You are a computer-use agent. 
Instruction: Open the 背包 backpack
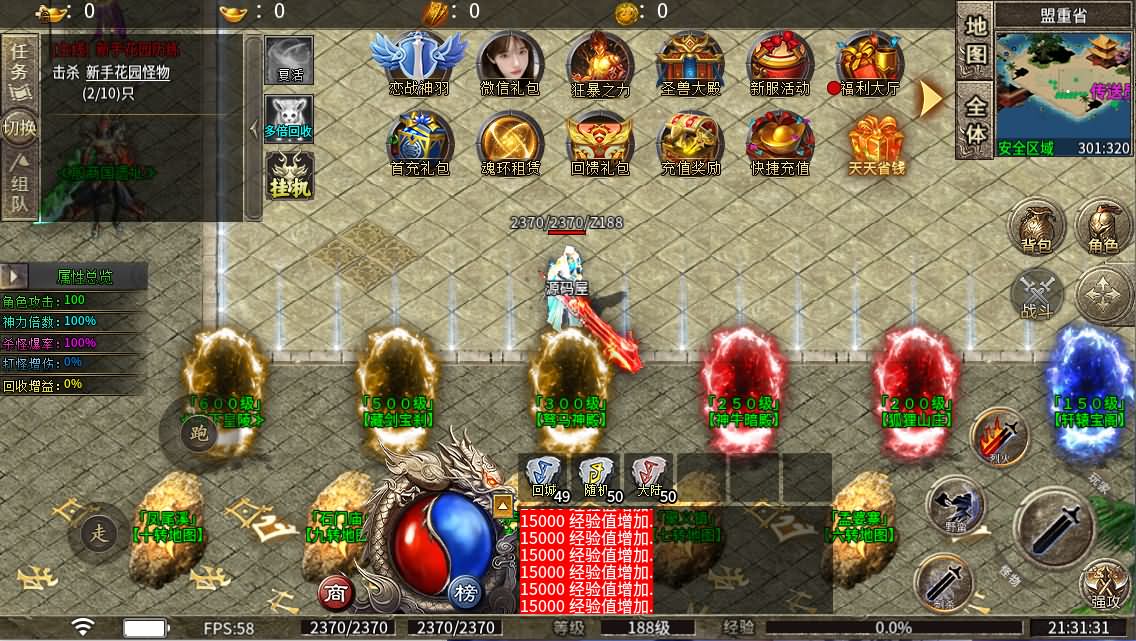1037,227
